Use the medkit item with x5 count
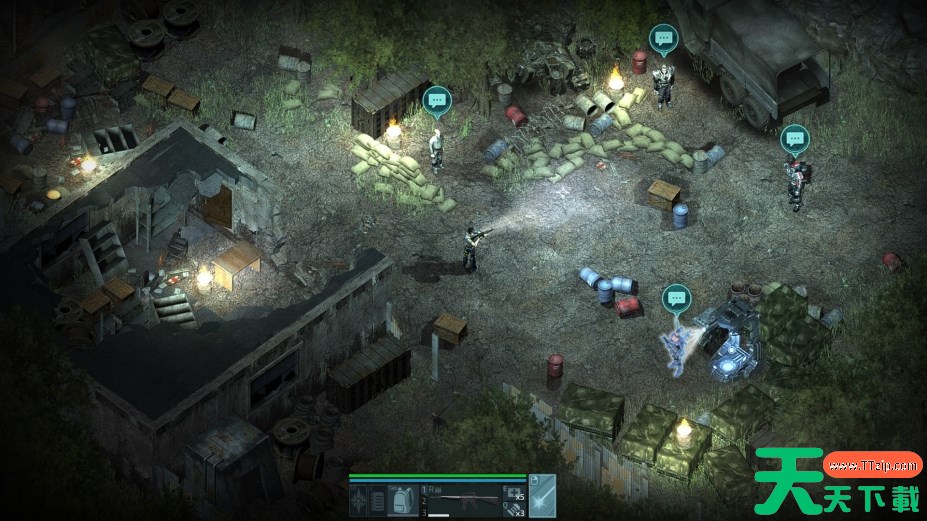Viewport: 927px width, 521px height. click(512, 492)
